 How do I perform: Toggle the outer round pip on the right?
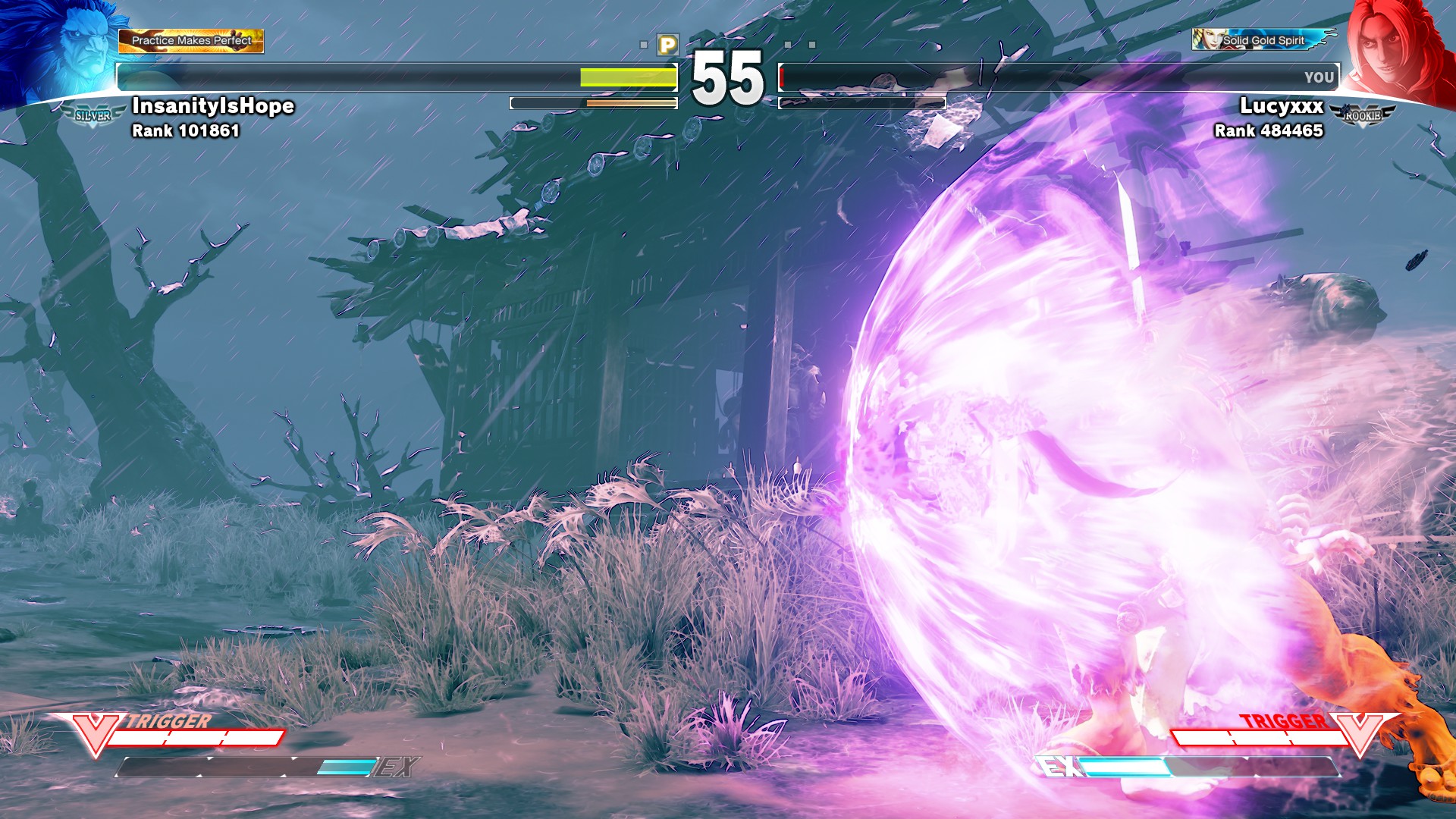[x=812, y=44]
